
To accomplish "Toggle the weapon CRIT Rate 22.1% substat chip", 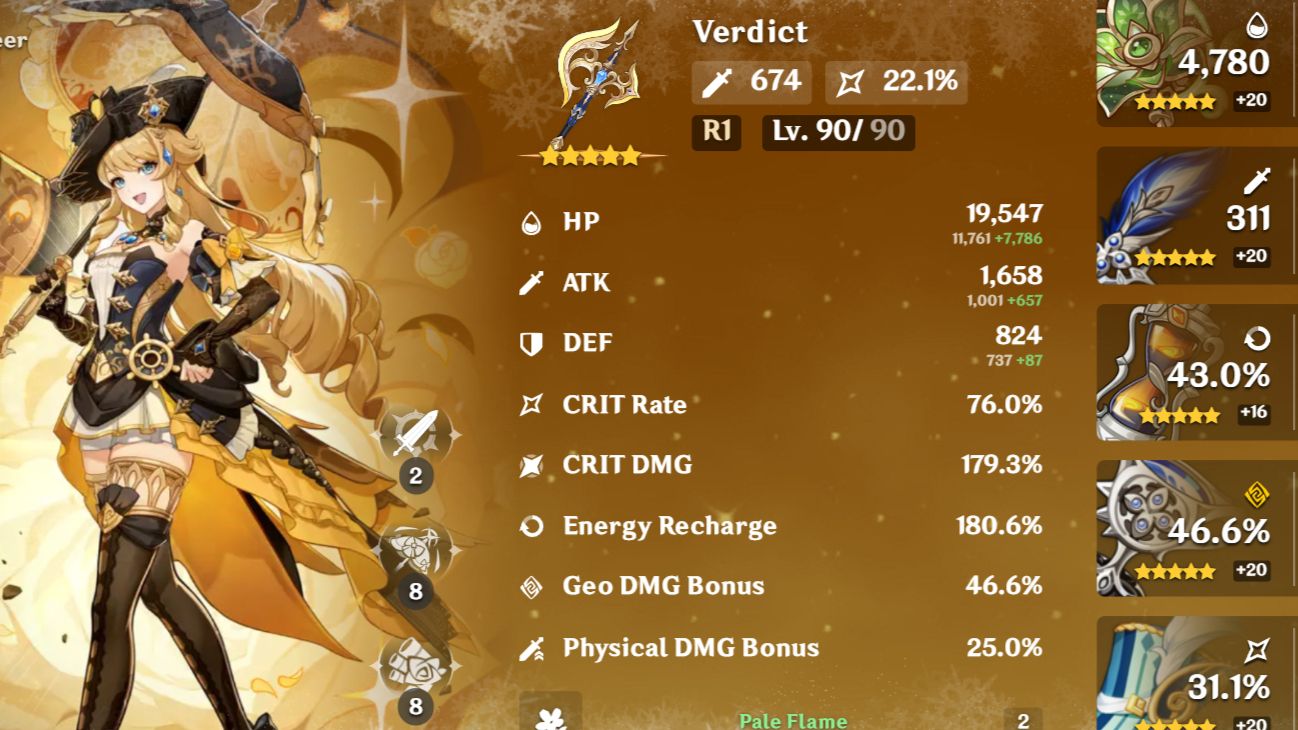I will point(894,82).
